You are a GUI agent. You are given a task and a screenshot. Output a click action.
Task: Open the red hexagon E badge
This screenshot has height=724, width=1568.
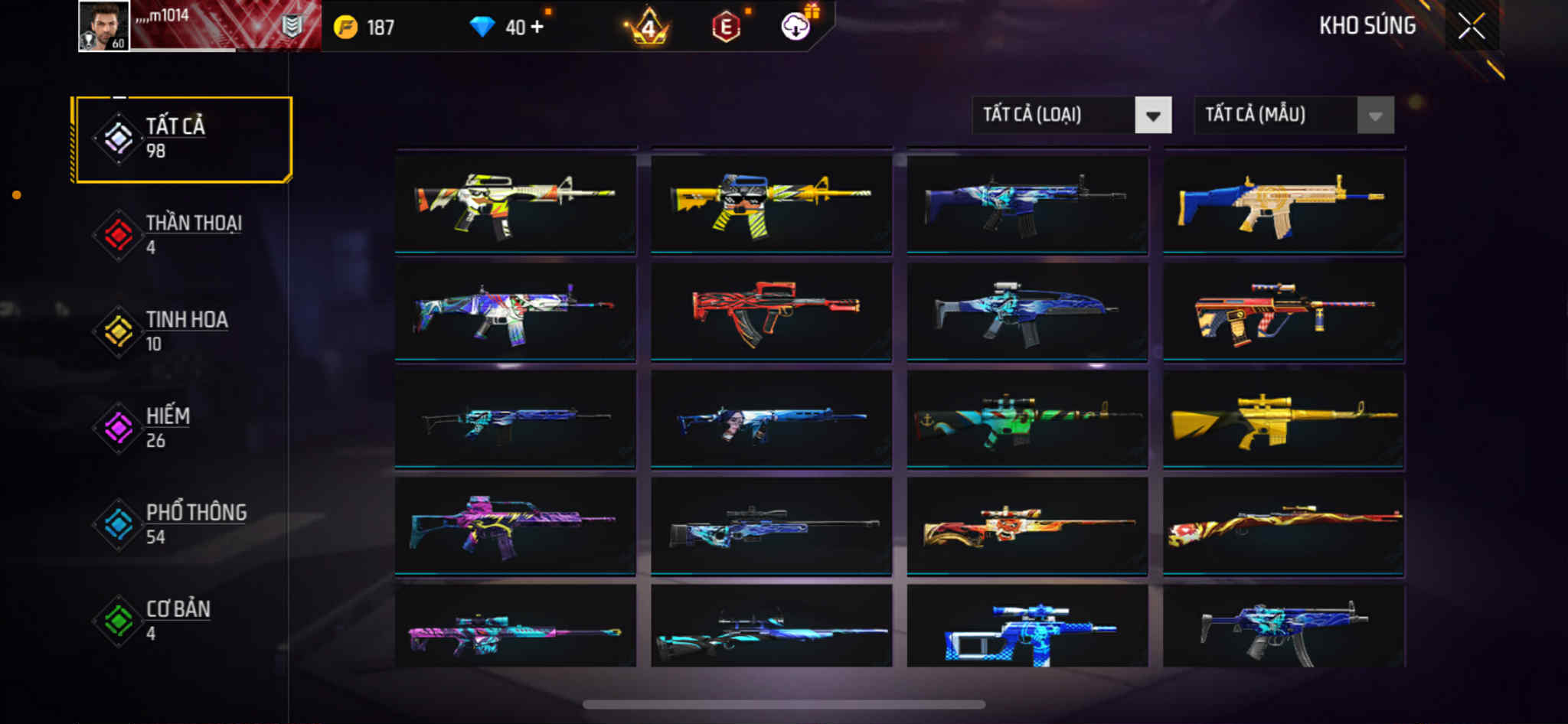click(x=726, y=28)
